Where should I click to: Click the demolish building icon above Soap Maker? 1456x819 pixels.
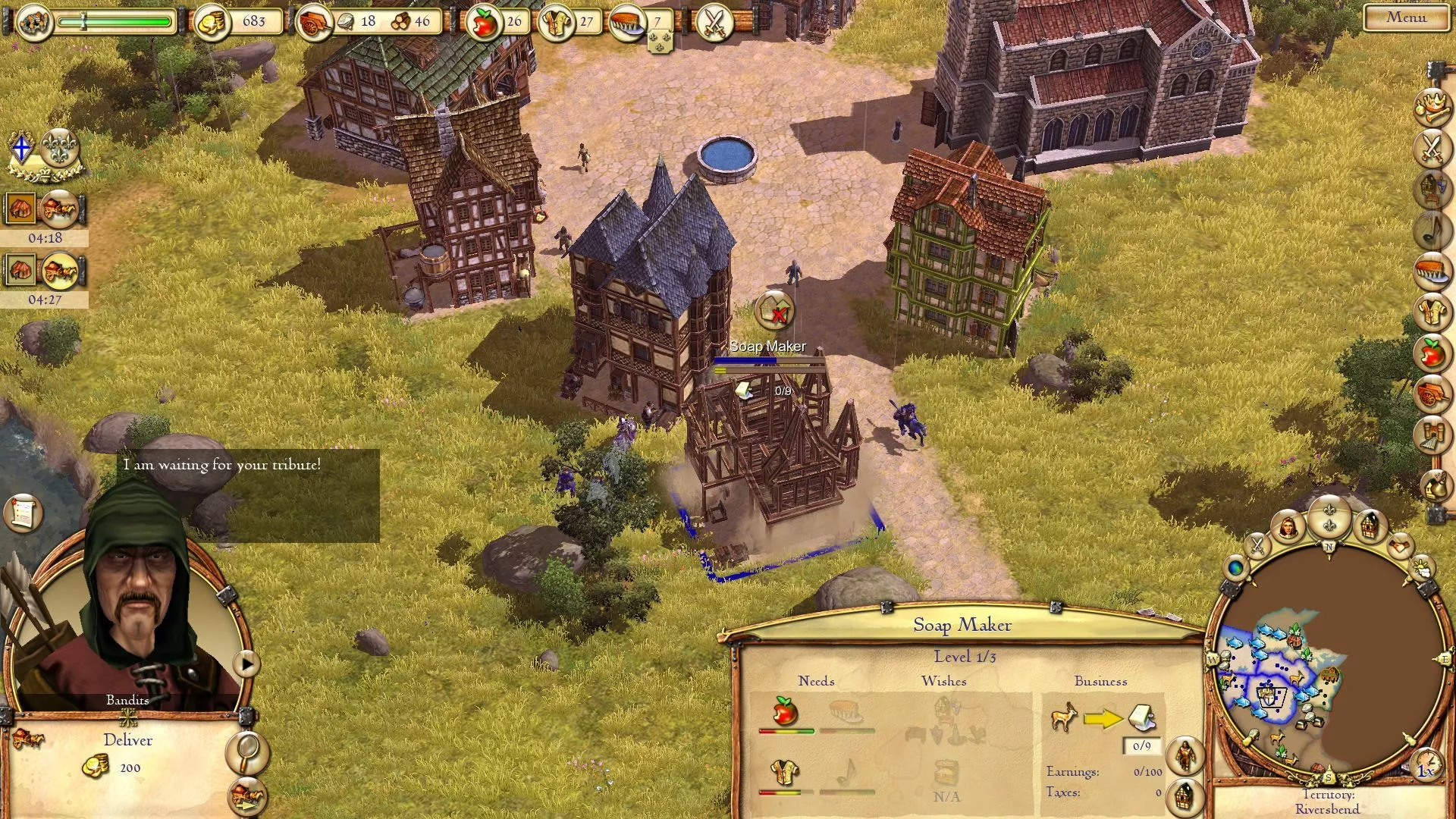pos(774,311)
